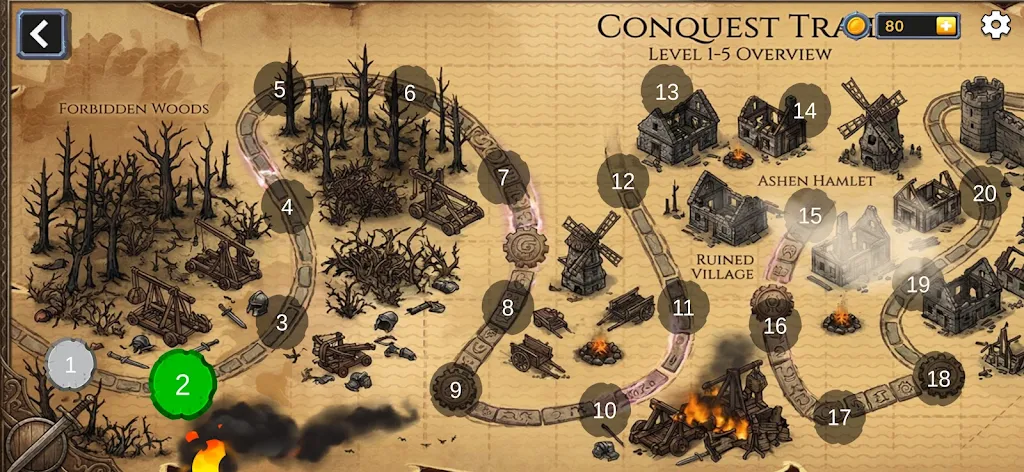Open level 20 by the stone tower

[985, 193]
